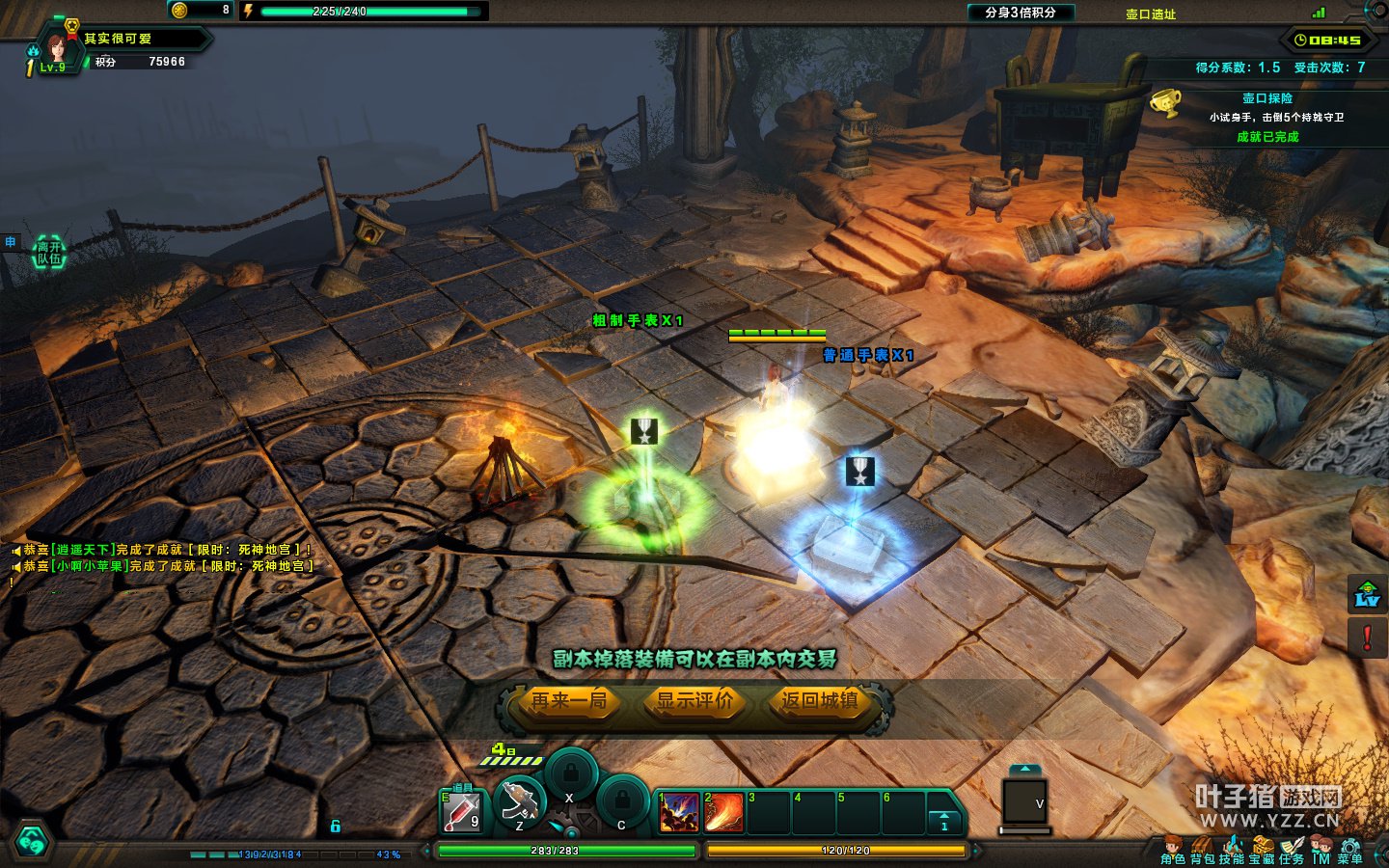Open the 背包 backpack

click(1203, 851)
